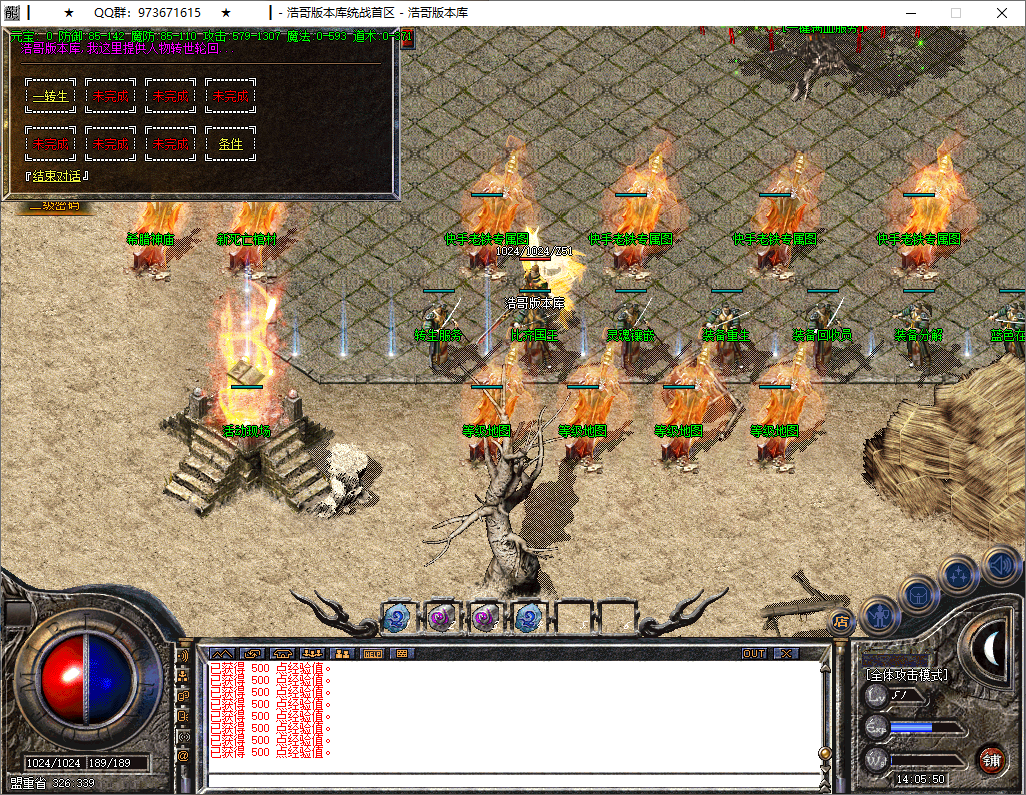Open the character figure round button

click(x=879, y=612)
